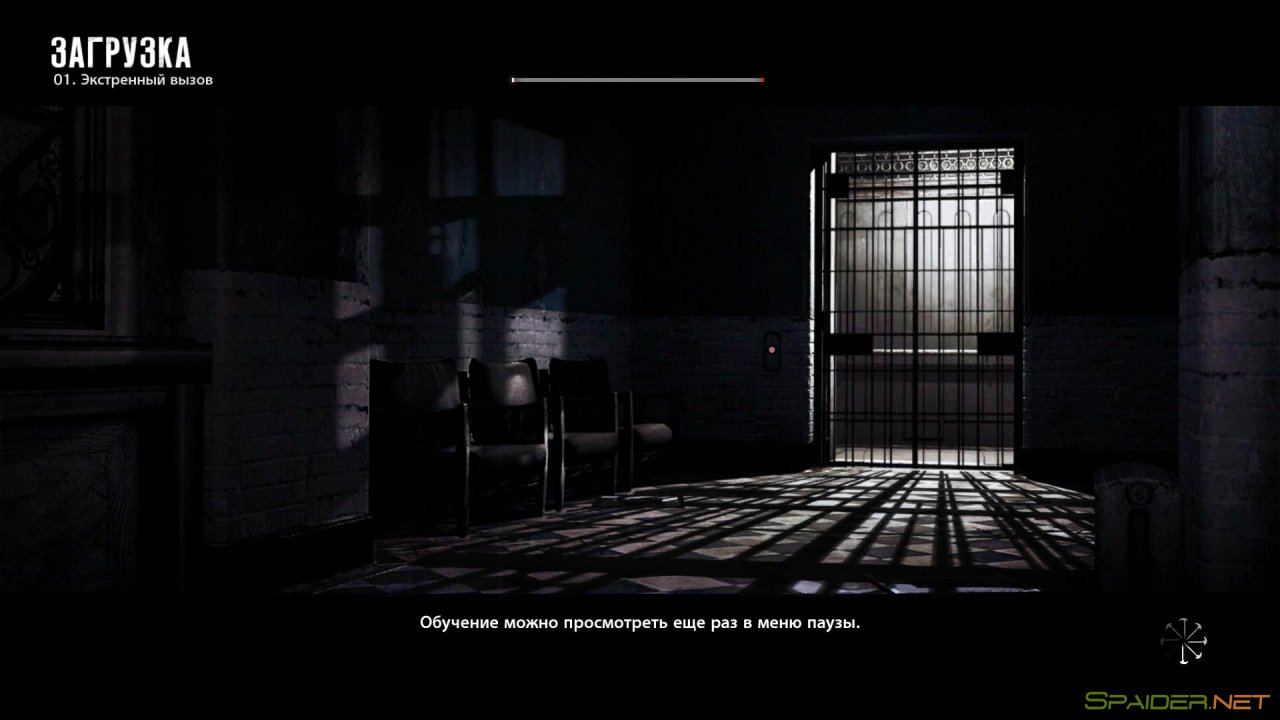The width and height of the screenshot is (1280, 720).
Task: Click the downward arrow of the loading wheel
Action: pos(1183,661)
